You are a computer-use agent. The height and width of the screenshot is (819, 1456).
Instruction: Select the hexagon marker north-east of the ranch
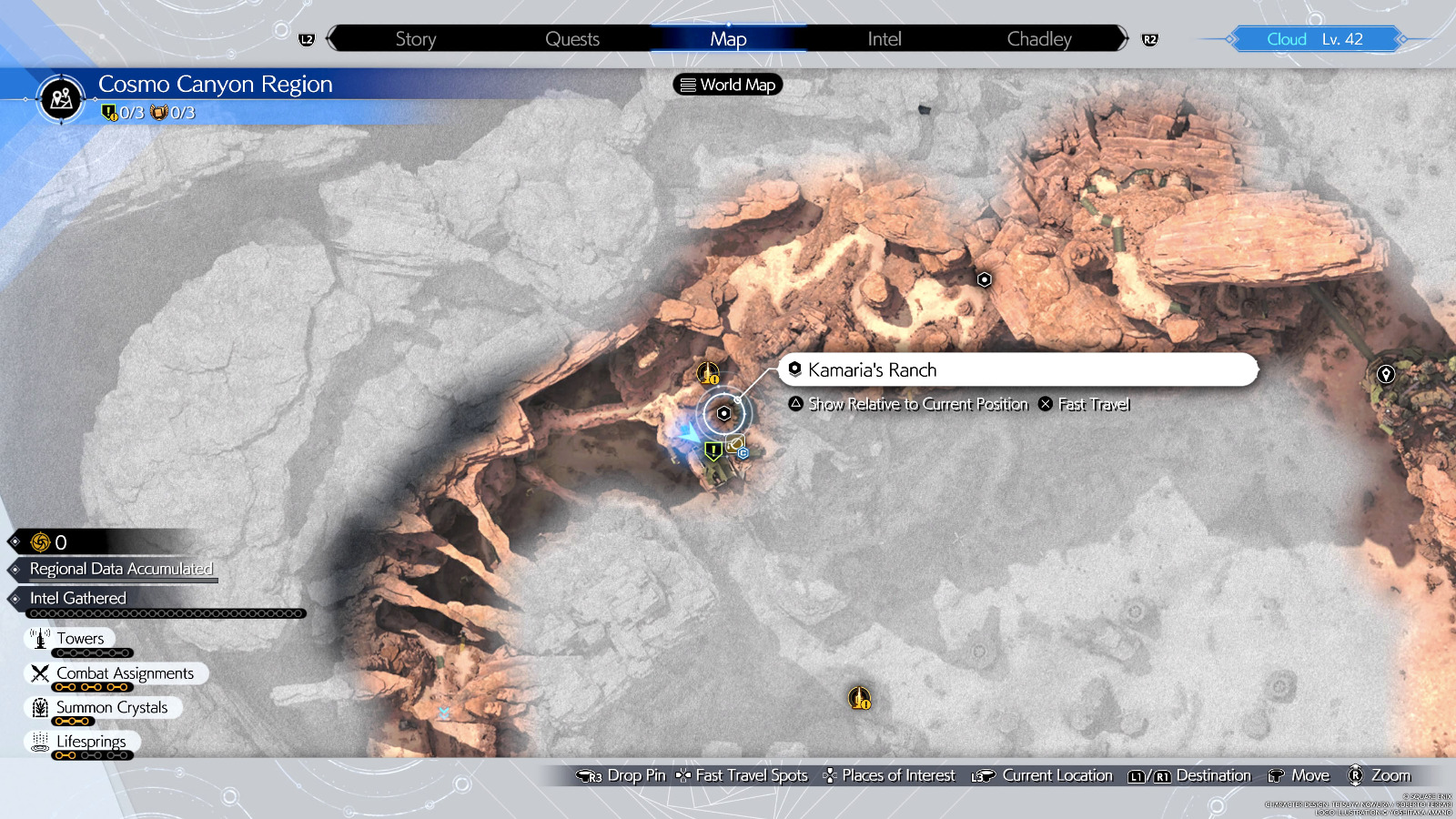984,279
